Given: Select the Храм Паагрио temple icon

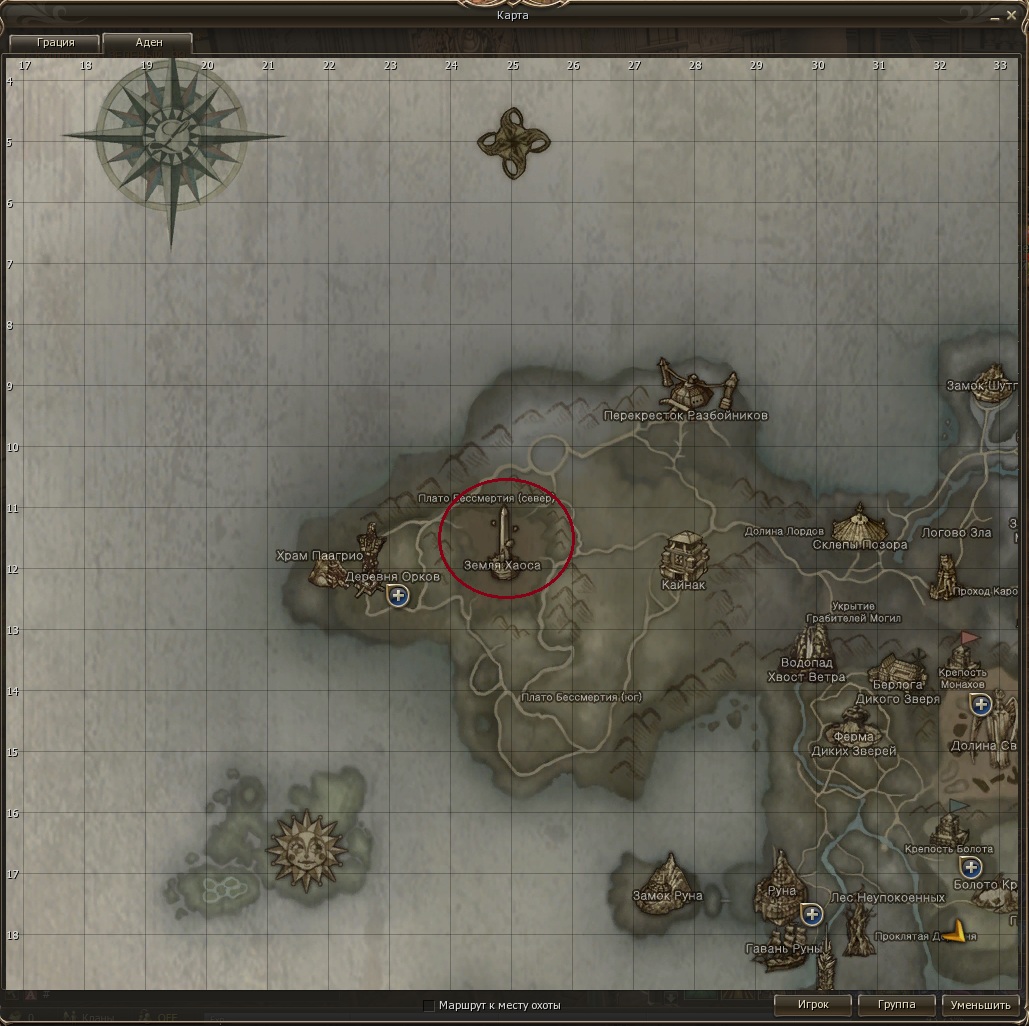Looking at the screenshot, I should coord(324,573).
